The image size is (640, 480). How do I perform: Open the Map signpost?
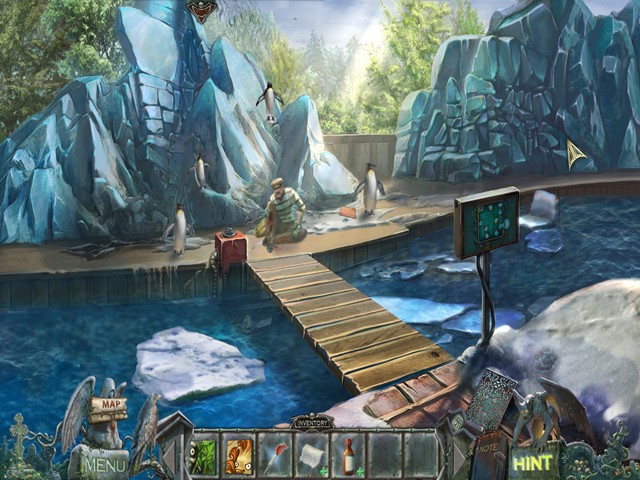click(111, 405)
